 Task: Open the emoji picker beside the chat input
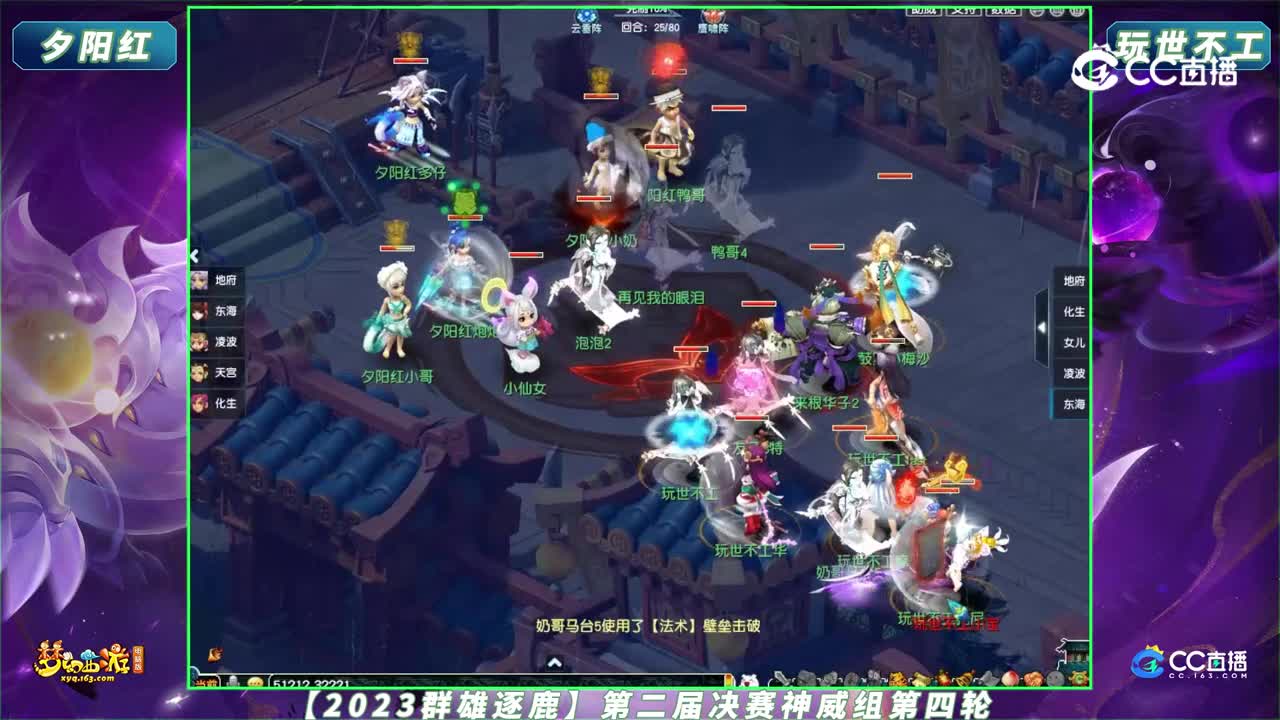[255, 683]
